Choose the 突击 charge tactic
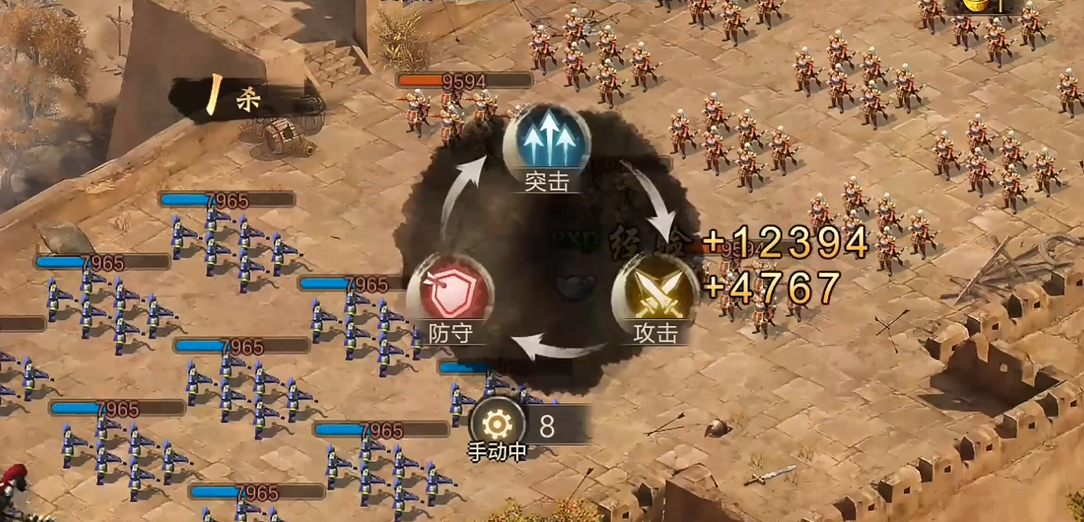 (x=546, y=143)
